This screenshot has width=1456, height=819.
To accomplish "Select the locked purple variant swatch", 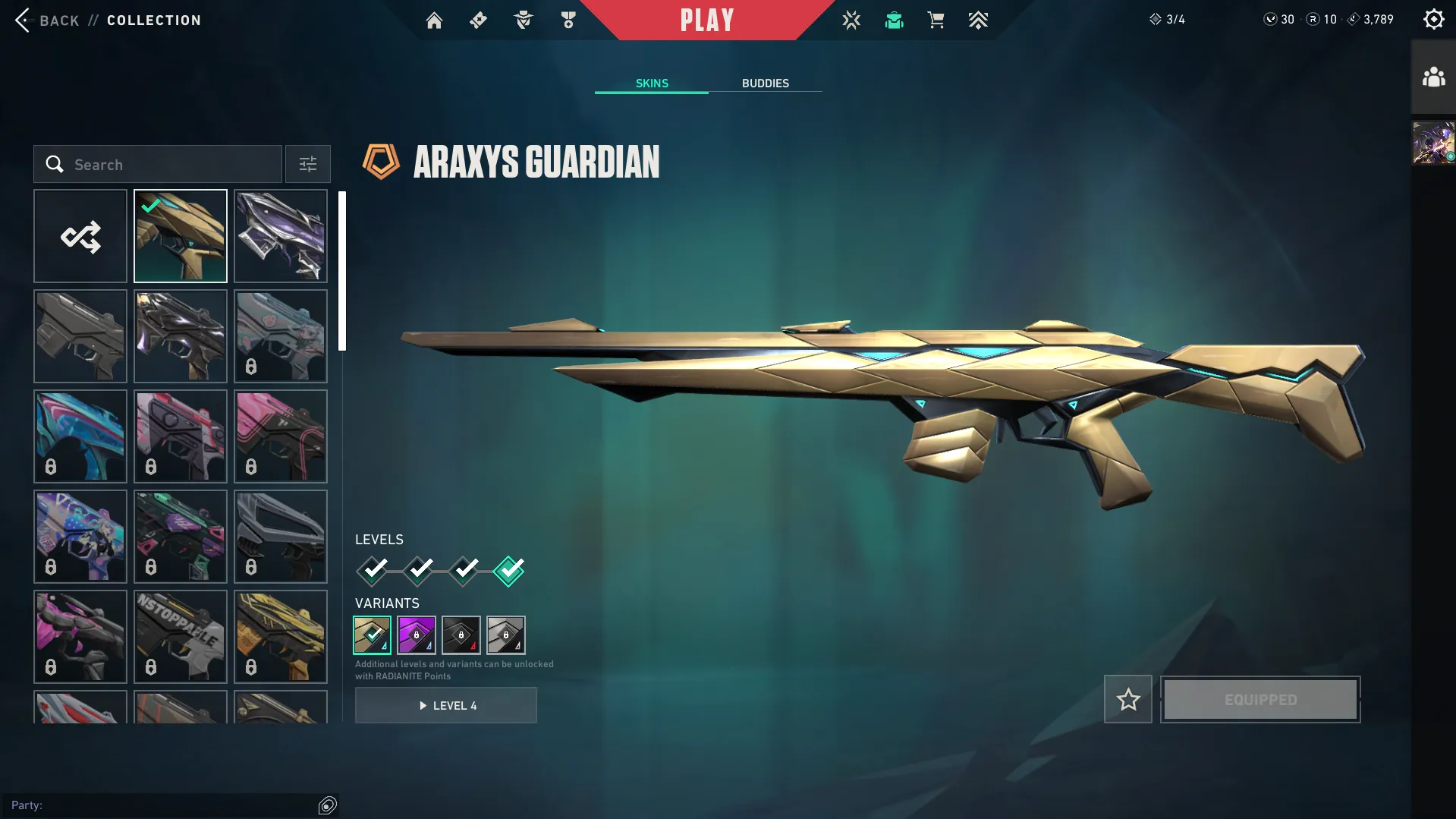I will 417,635.
